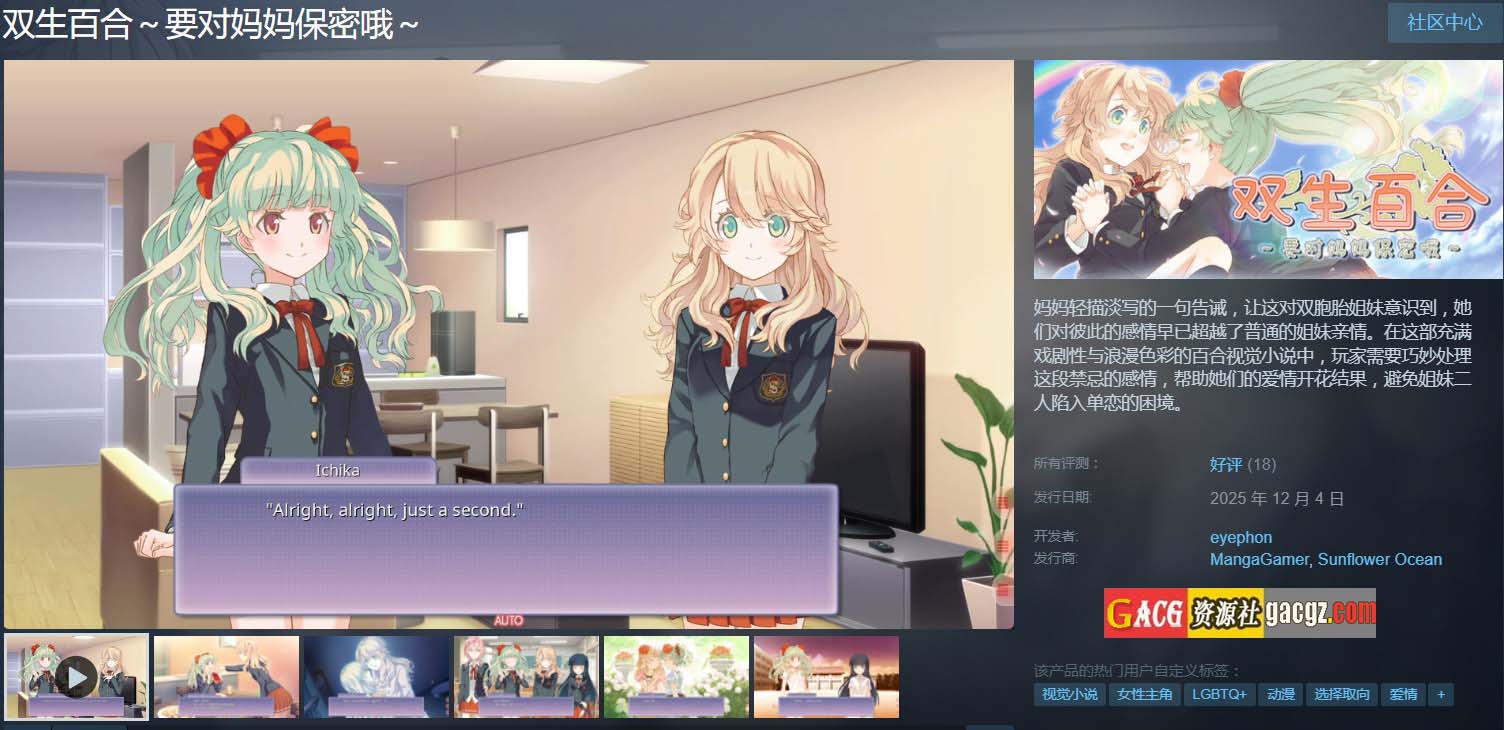
Task: Choose the LGBTQ+ tag
Action: pyautogui.click(x=1220, y=694)
